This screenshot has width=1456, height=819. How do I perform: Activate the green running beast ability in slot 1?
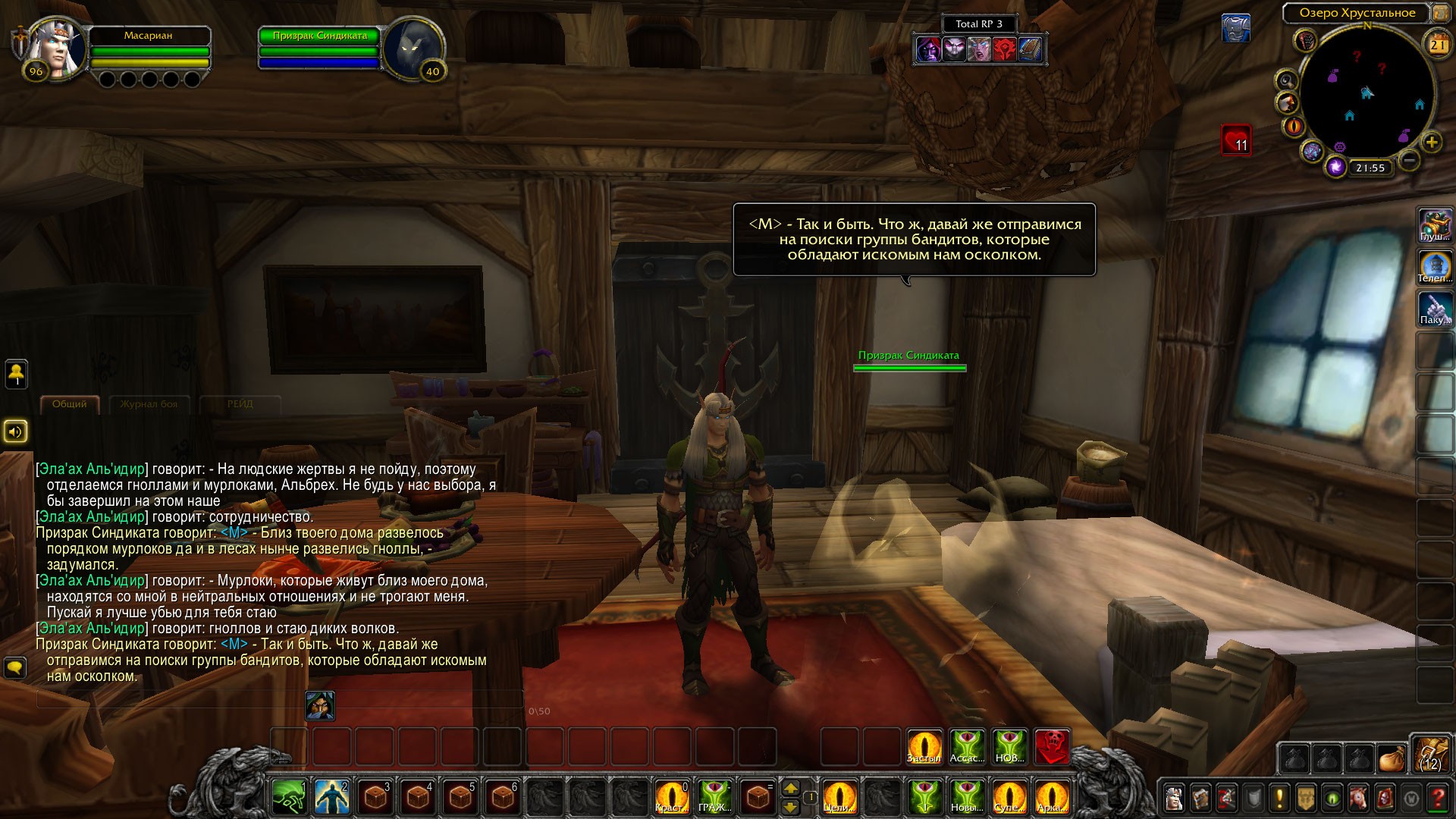click(289, 798)
